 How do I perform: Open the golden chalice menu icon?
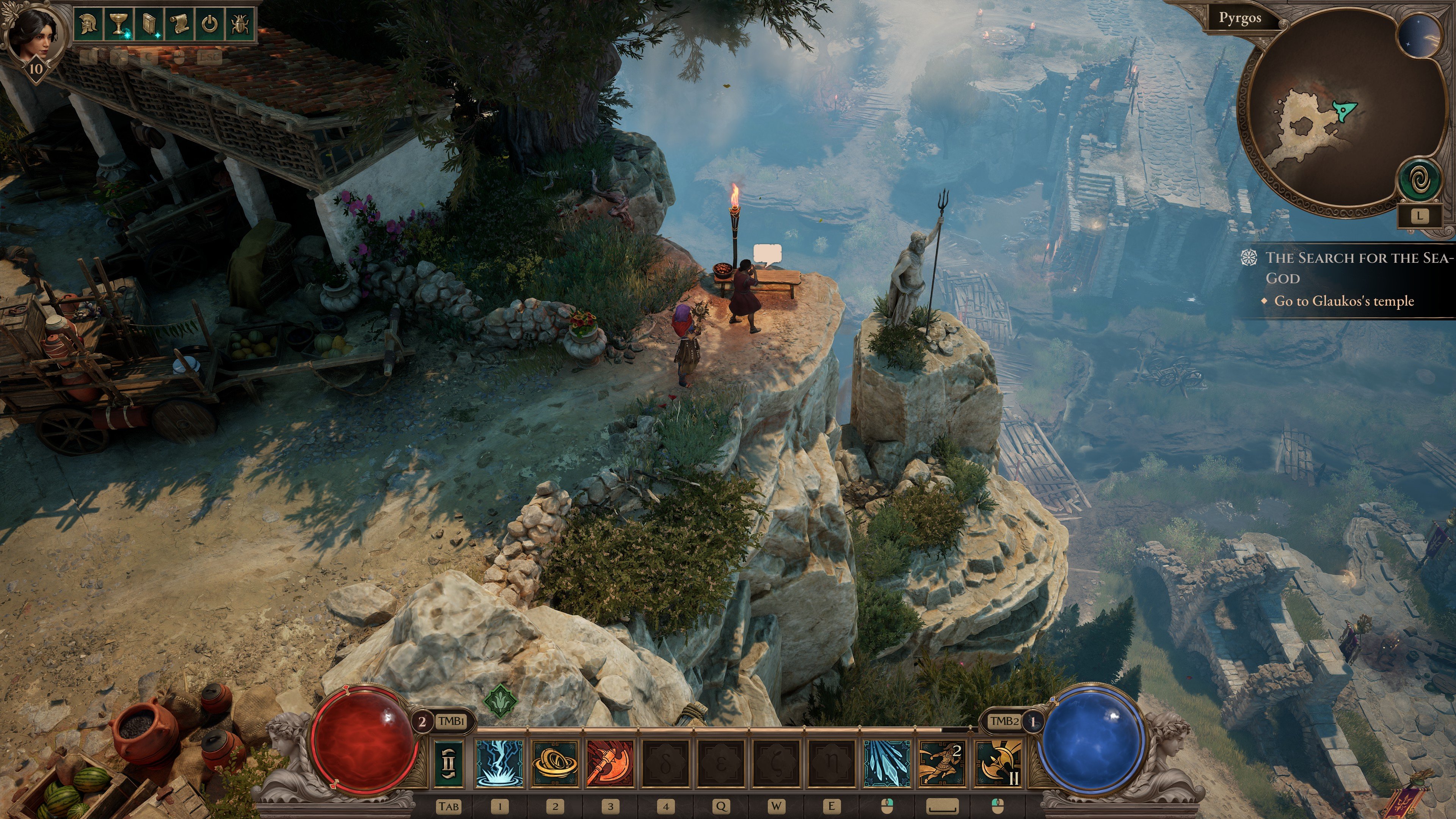pyautogui.click(x=119, y=25)
